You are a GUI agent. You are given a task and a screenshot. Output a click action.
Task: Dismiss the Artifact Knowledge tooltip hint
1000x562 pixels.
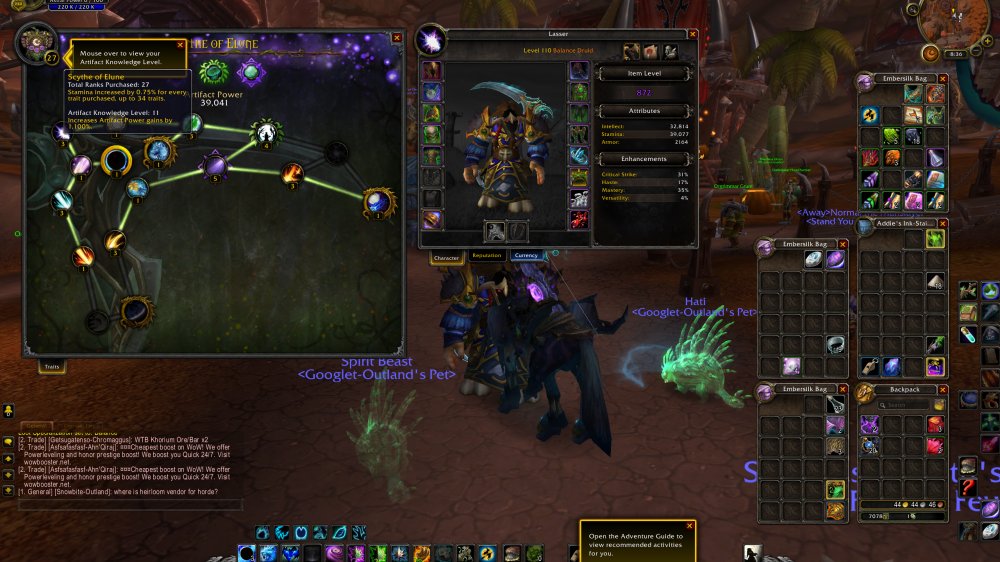[x=182, y=45]
